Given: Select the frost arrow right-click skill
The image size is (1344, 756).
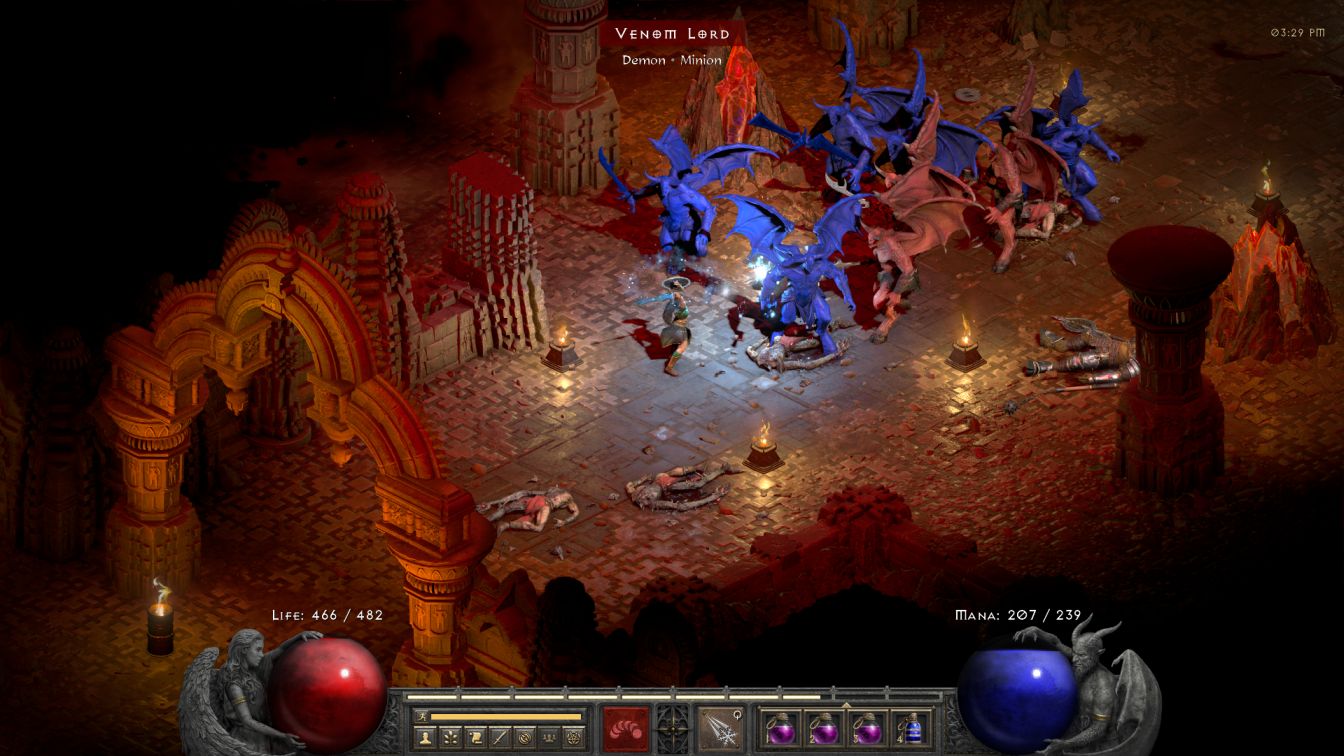Looking at the screenshot, I should tap(719, 727).
